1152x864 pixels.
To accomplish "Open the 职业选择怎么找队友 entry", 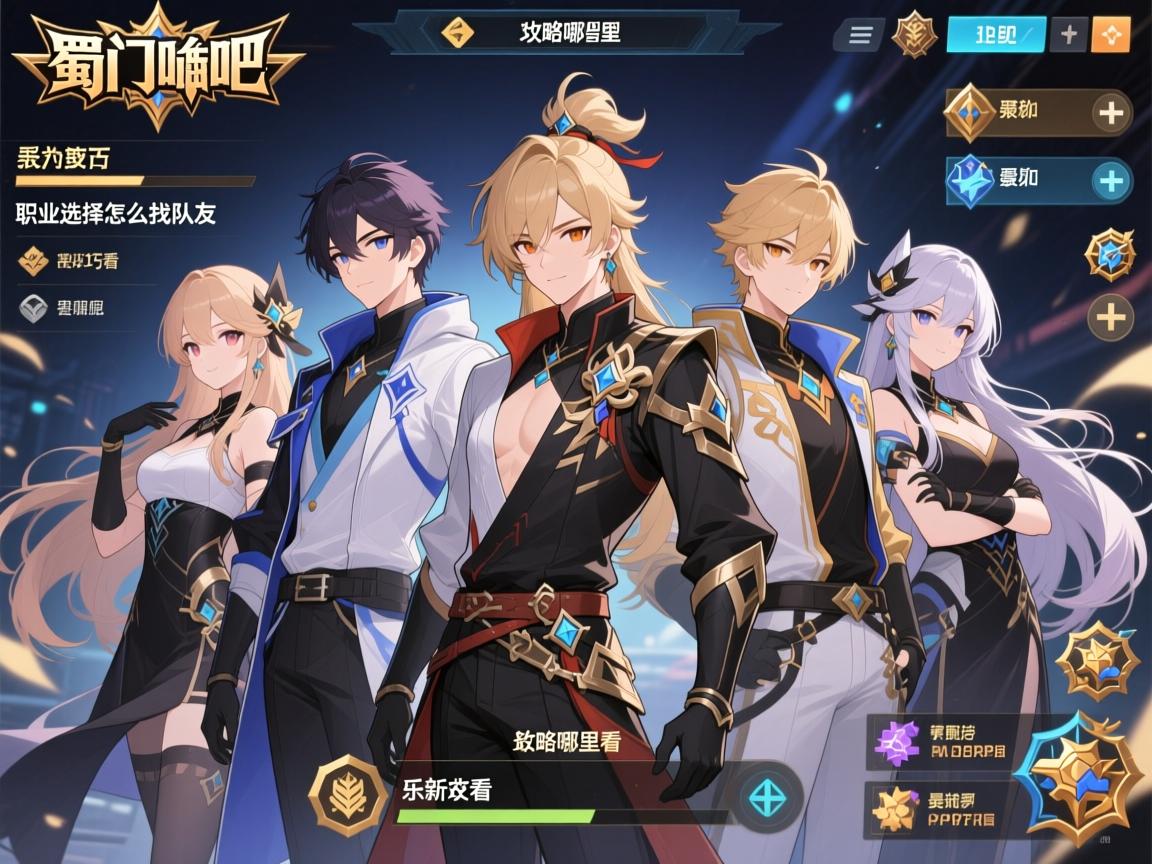I will [x=116, y=213].
